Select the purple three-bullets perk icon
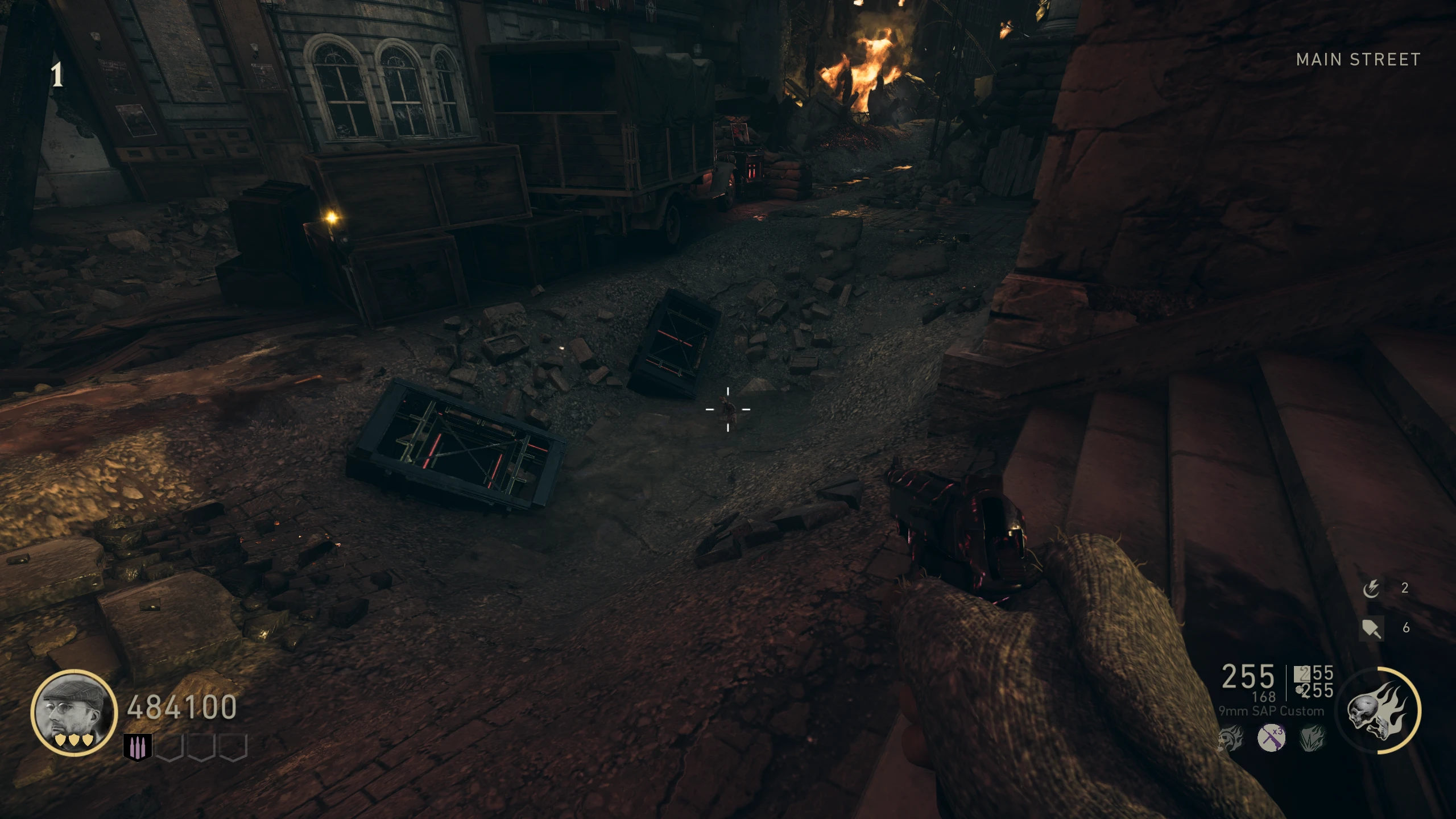1456x819 pixels. coord(138,747)
